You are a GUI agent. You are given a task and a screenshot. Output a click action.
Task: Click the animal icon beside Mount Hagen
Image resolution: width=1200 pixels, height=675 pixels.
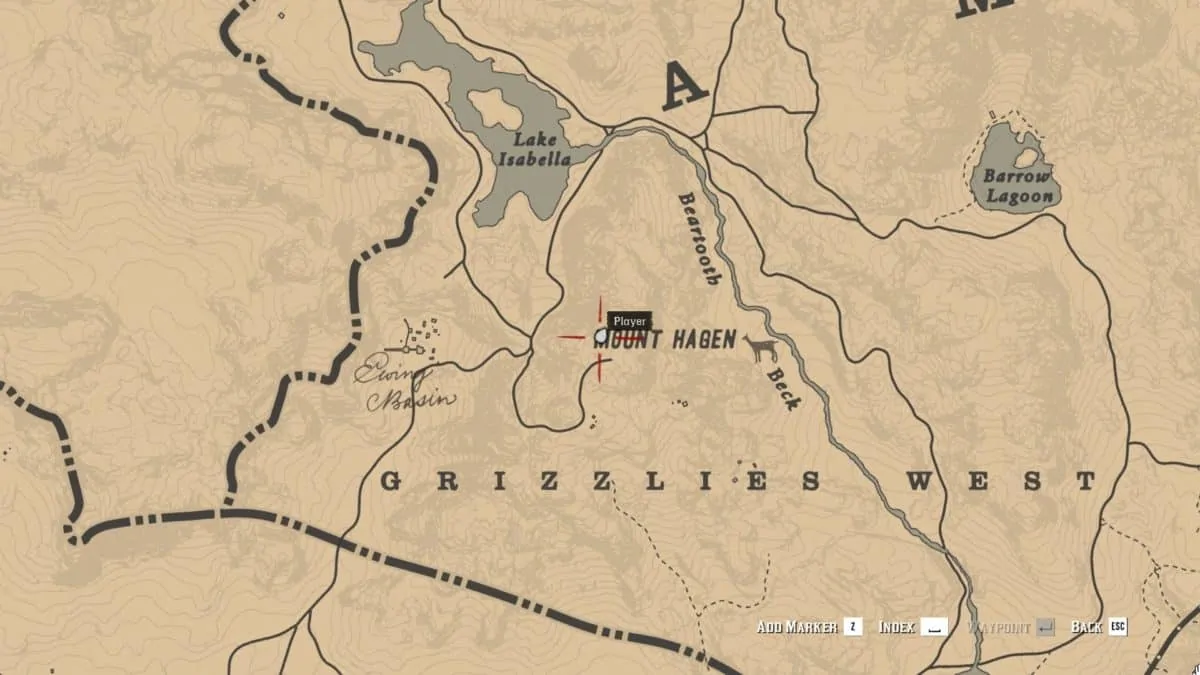761,348
